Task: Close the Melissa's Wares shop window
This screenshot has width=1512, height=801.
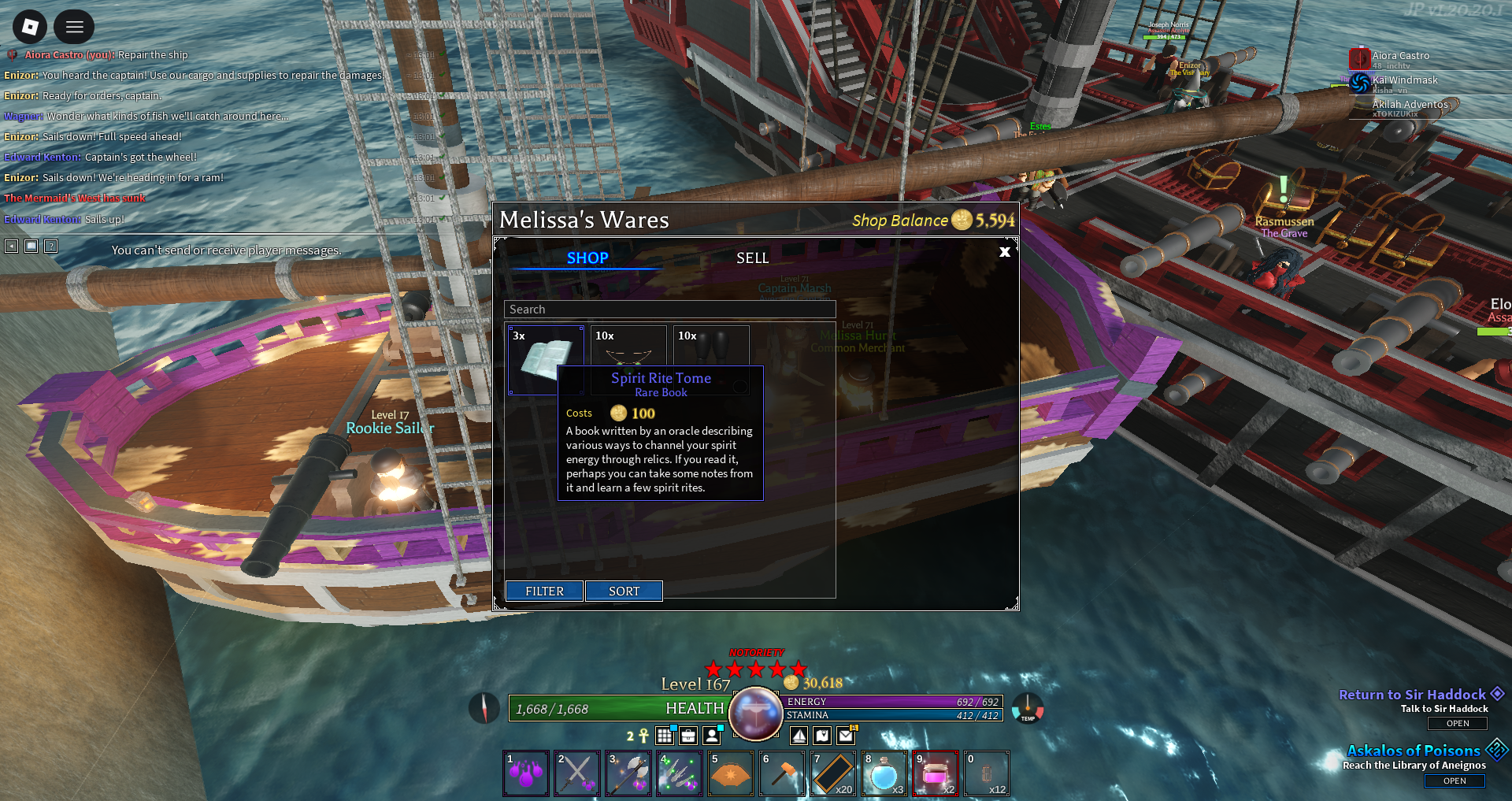Action: tap(1004, 252)
